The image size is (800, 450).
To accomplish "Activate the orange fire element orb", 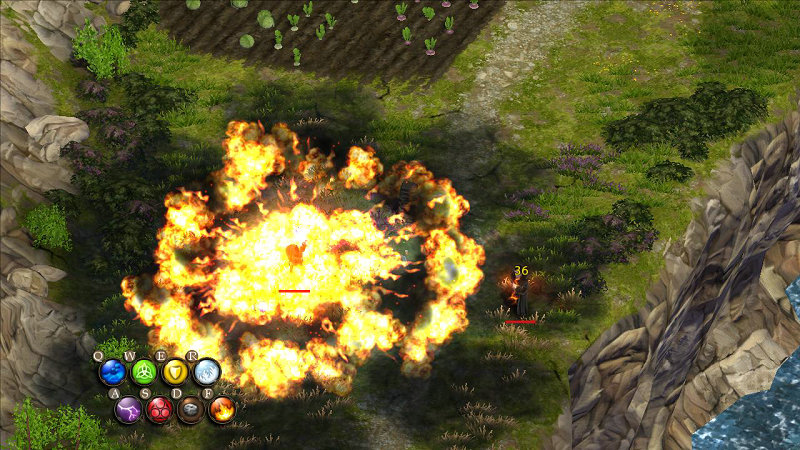I will [x=221, y=409].
